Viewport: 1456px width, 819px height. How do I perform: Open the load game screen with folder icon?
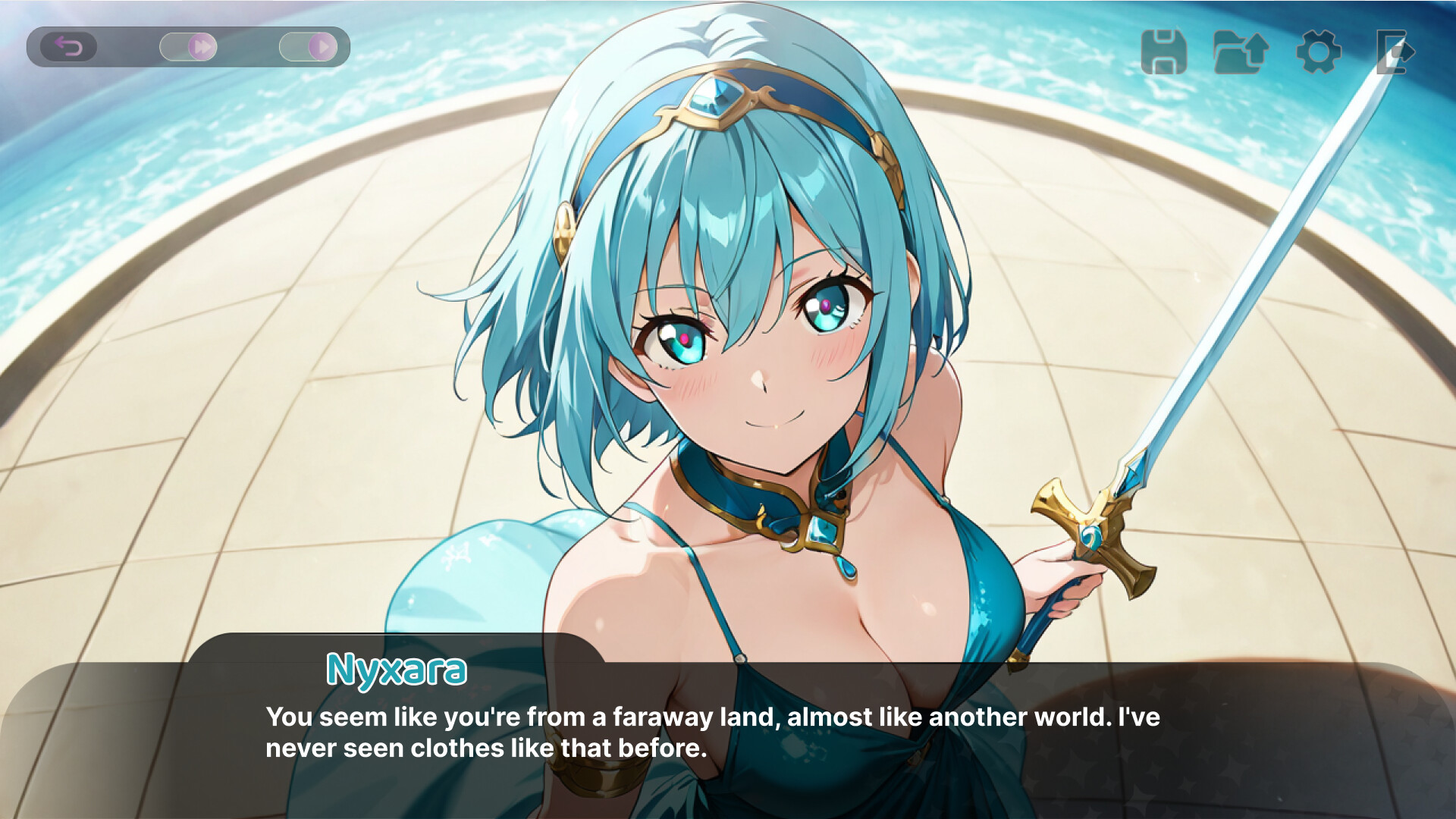pos(1241,50)
